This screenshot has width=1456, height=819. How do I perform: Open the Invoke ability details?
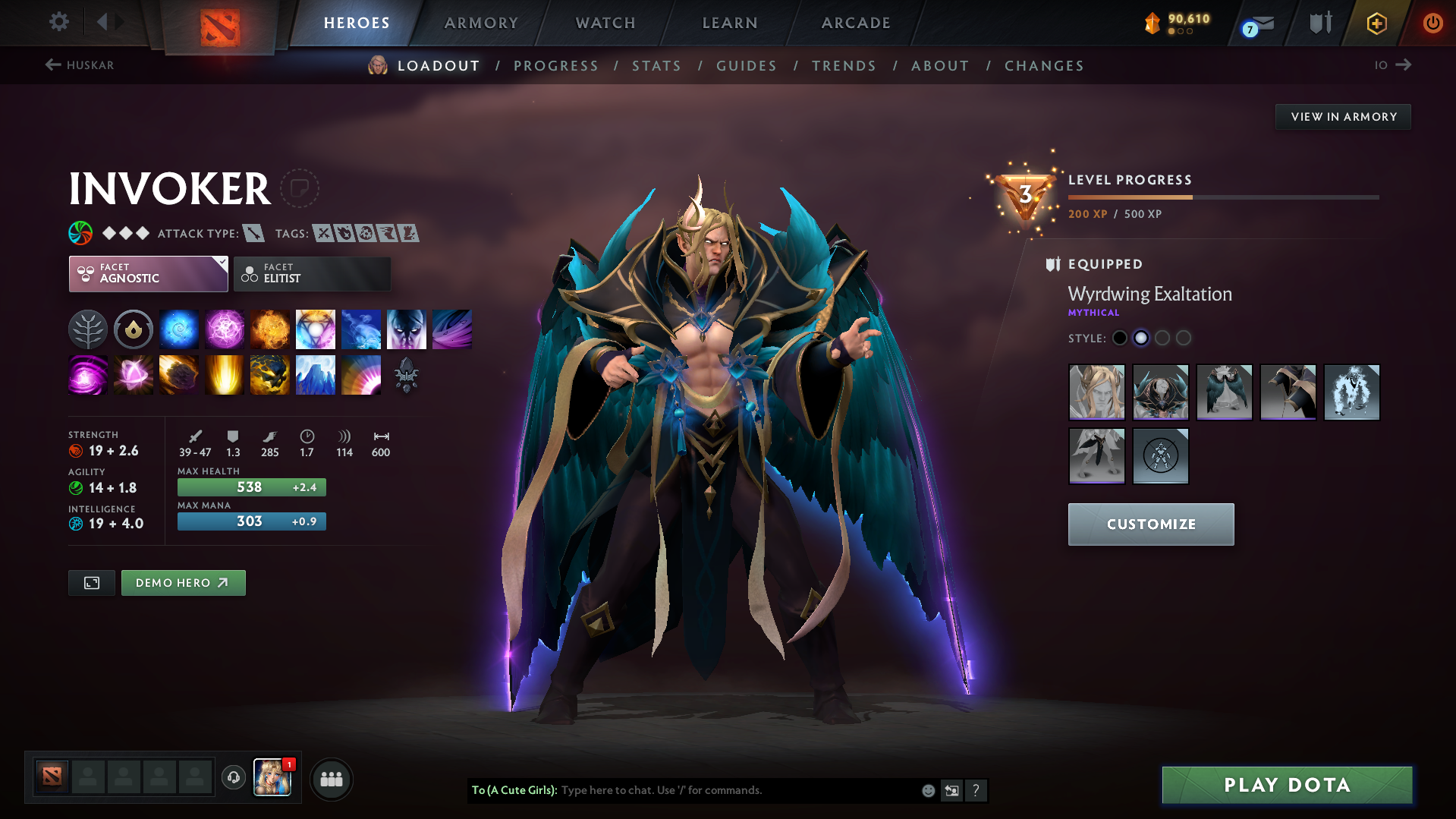(316, 329)
